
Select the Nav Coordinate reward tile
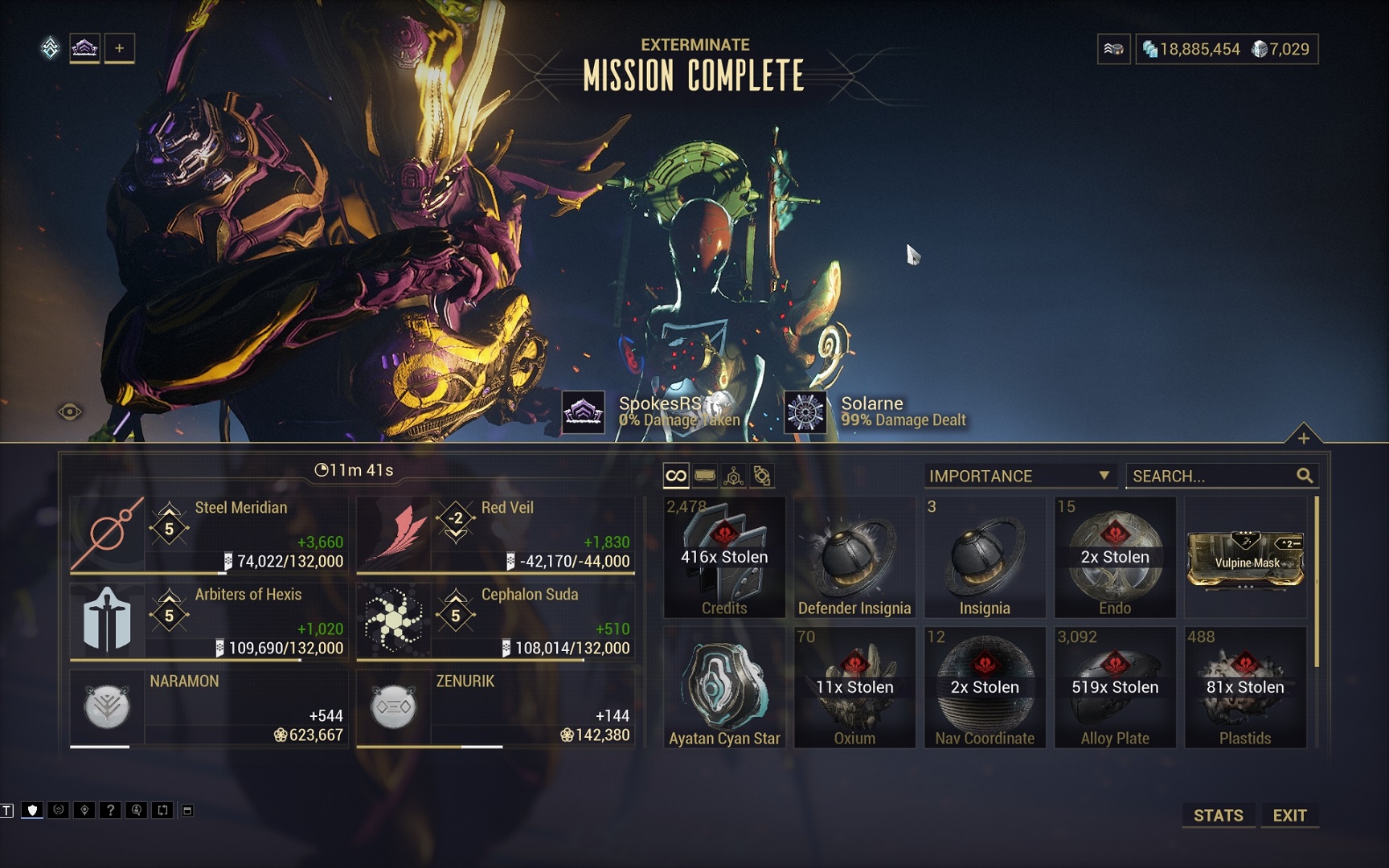(x=985, y=688)
